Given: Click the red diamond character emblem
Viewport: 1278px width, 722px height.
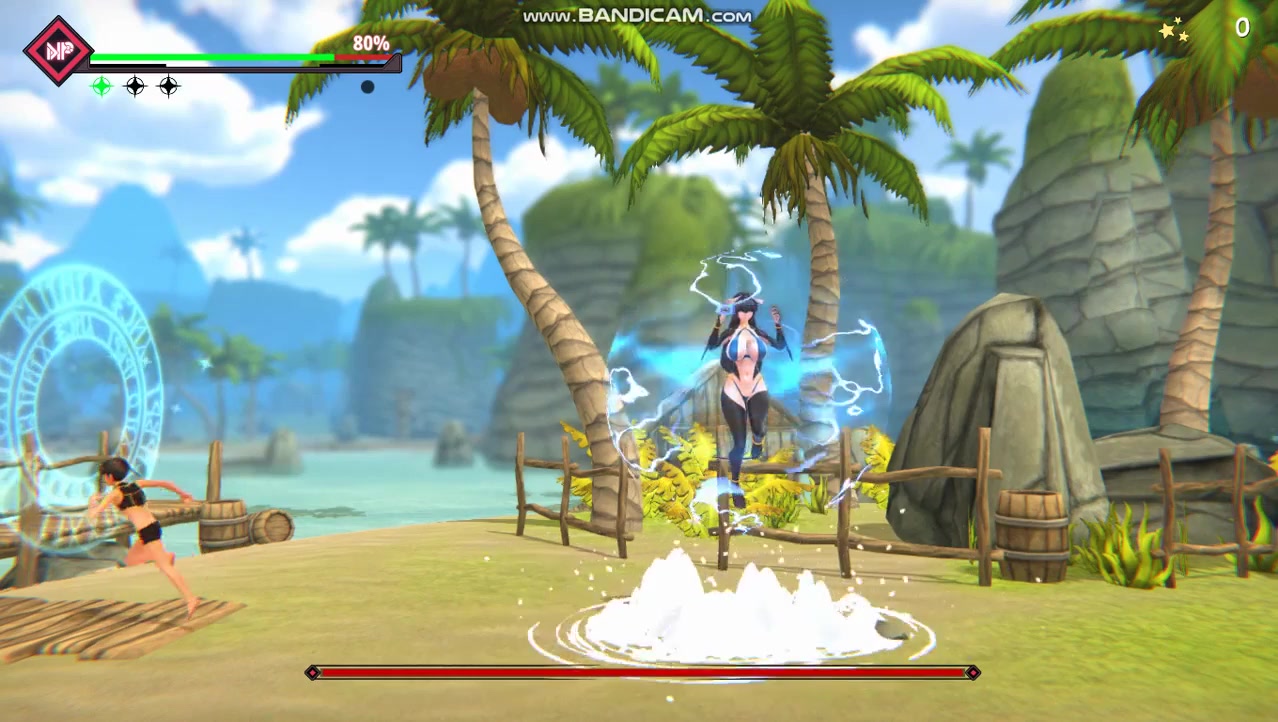Looking at the screenshot, I should (58, 50).
